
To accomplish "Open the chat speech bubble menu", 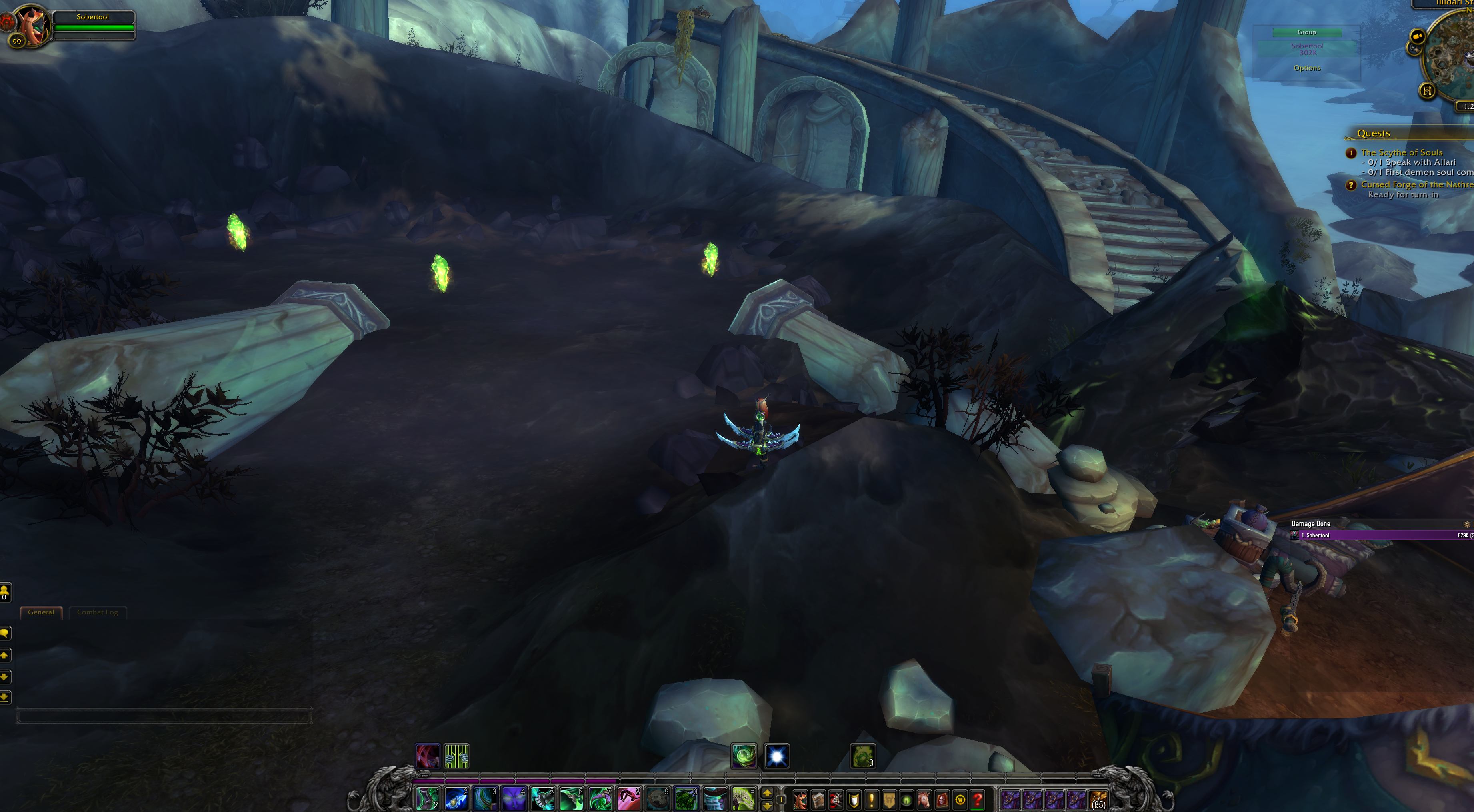I will [x=5, y=633].
